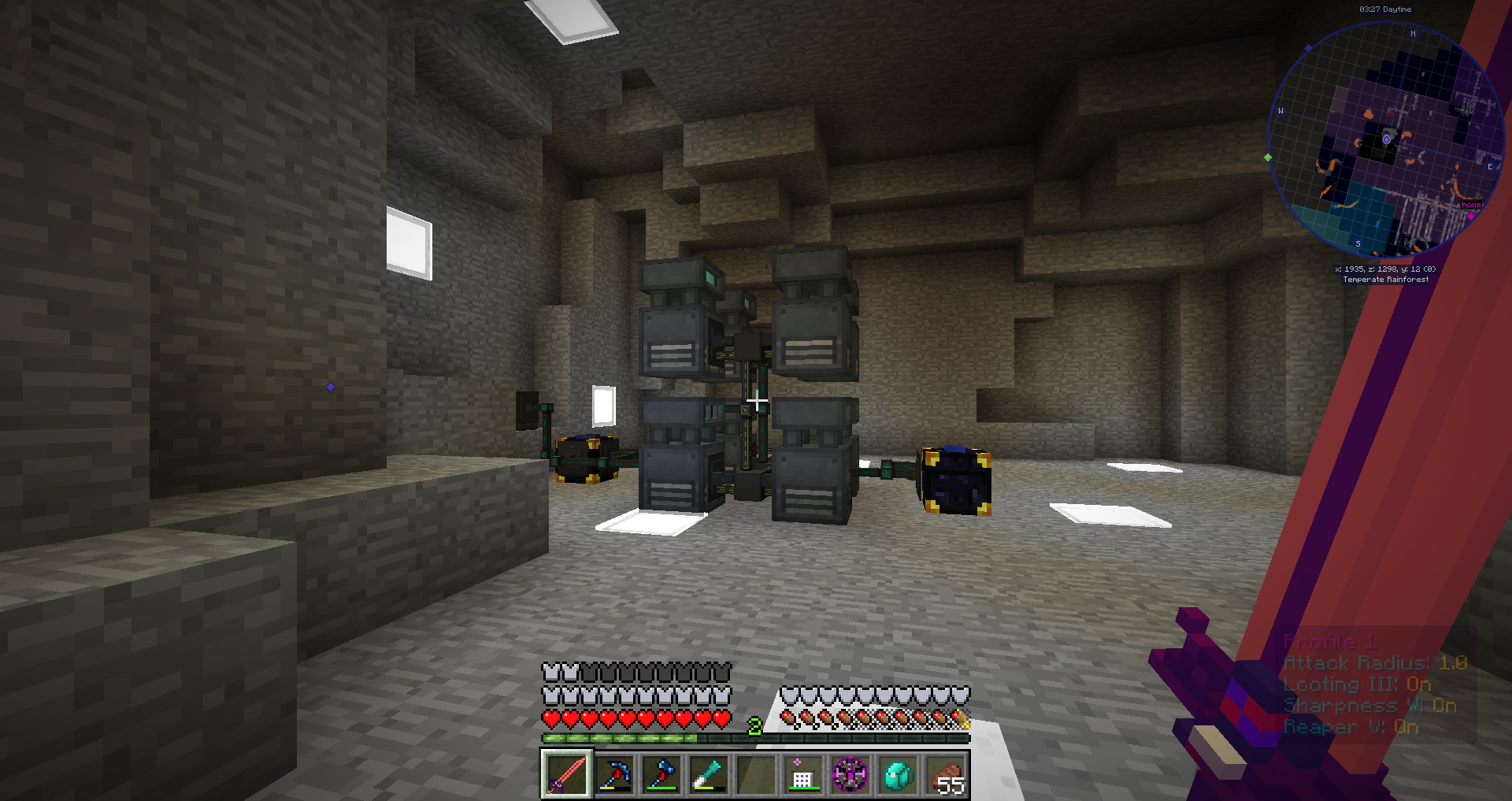The height and width of the screenshot is (801, 1512).
Task: Select the teal-handled trowel hotbar slot
Action: (x=708, y=774)
